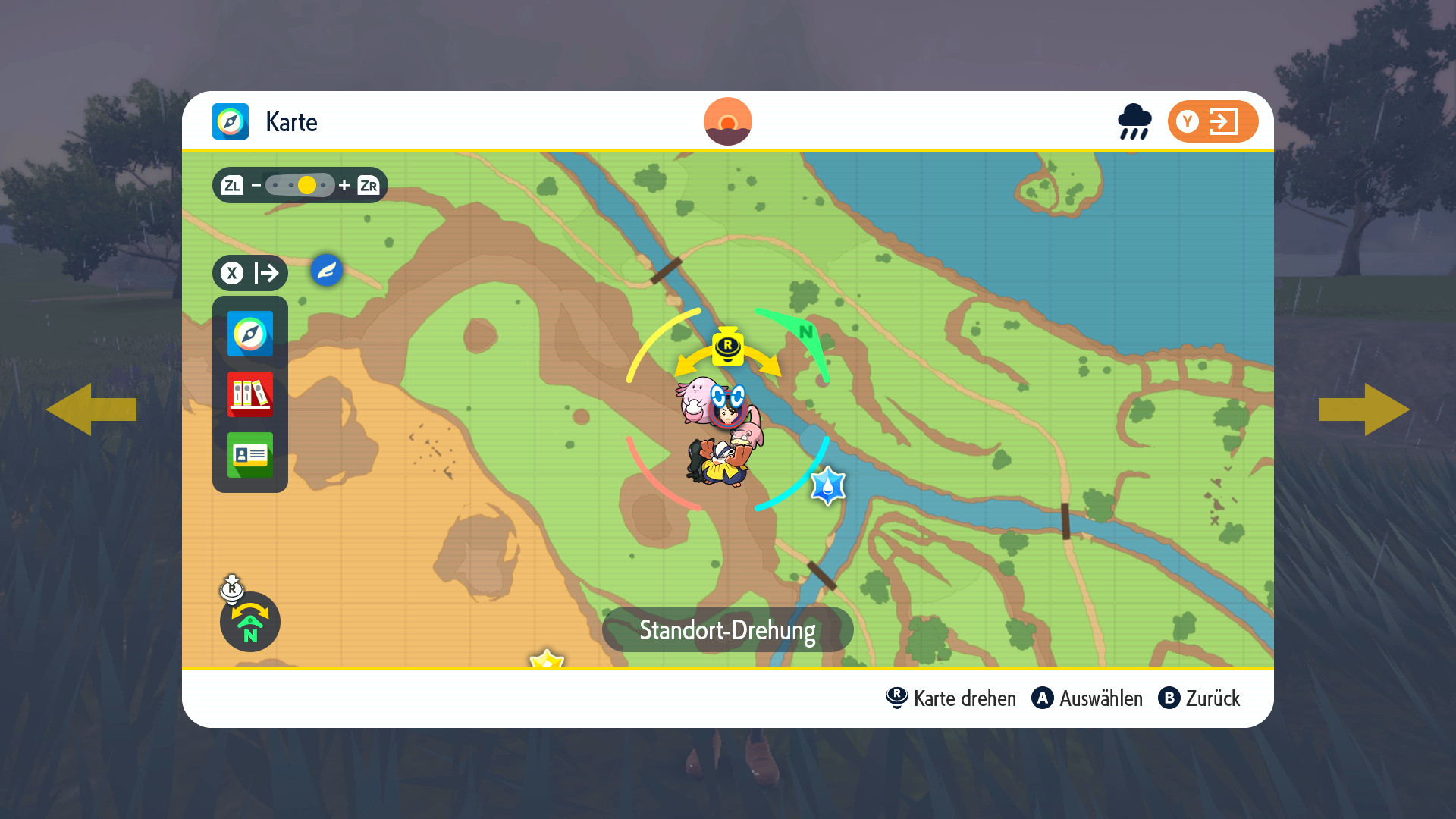Open the Pokédex bookshelf app

(250, 394)
